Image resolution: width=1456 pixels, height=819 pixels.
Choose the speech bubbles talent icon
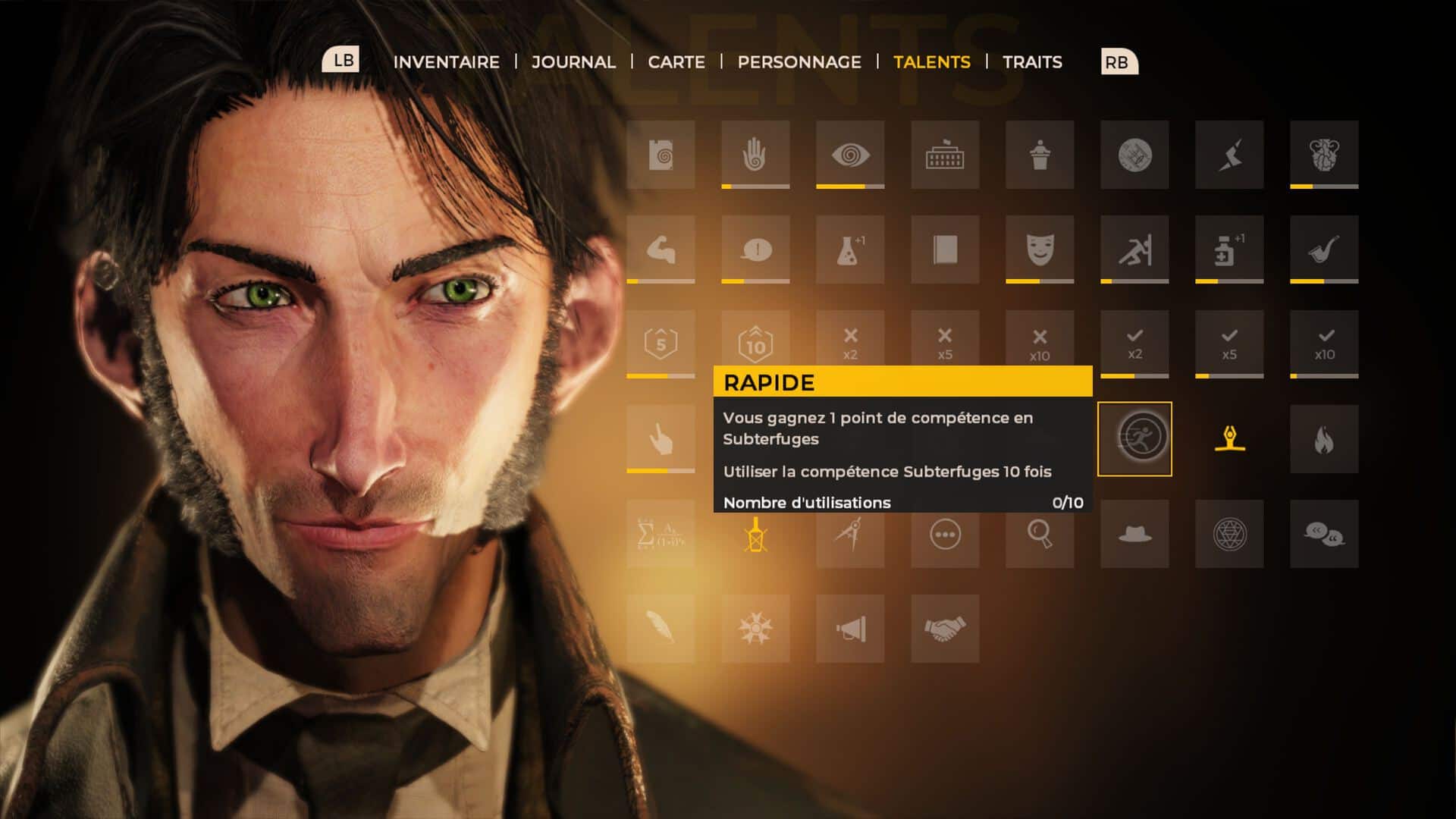point(1324,534)
